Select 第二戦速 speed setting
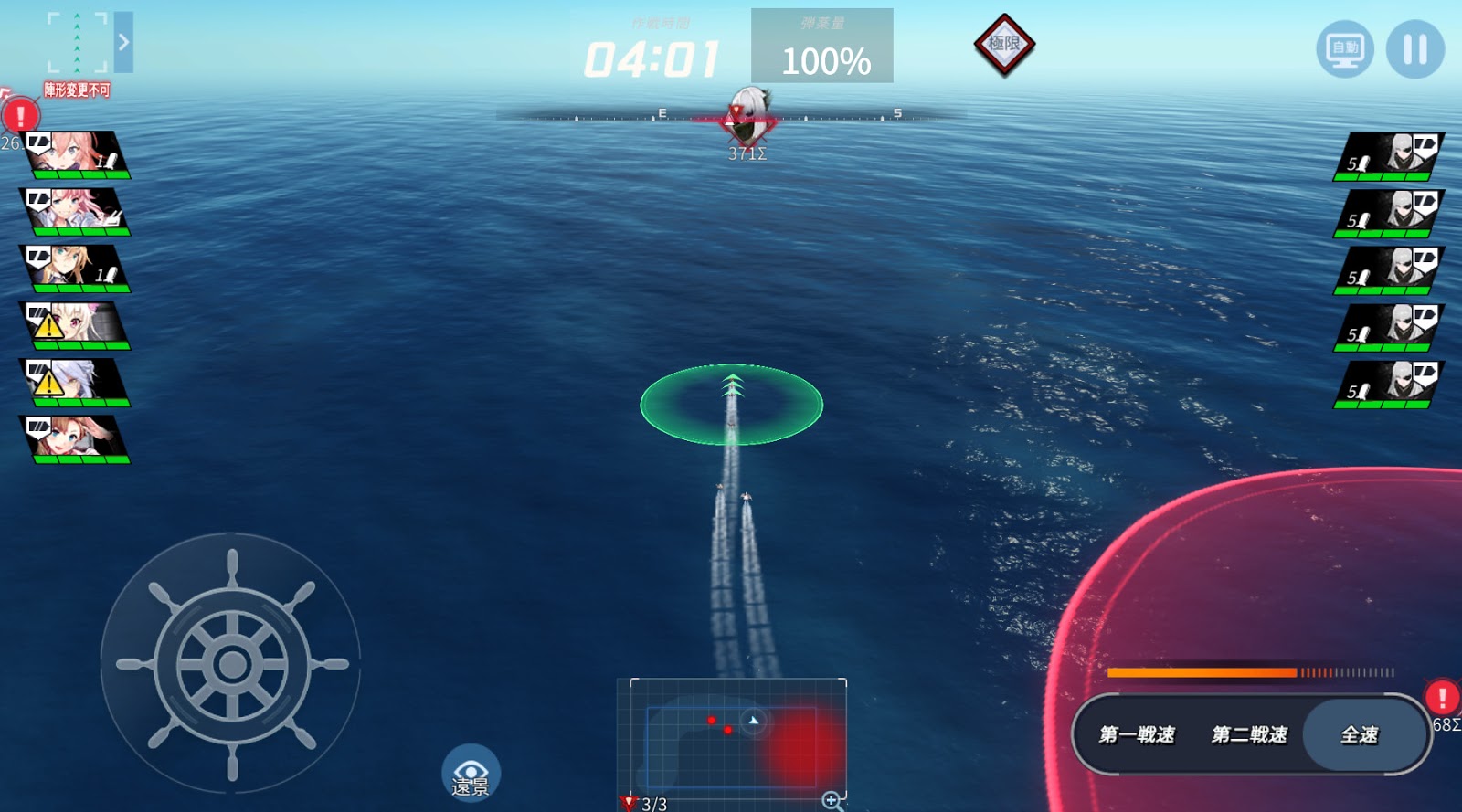1462x812 pixels. [1249, 734]
